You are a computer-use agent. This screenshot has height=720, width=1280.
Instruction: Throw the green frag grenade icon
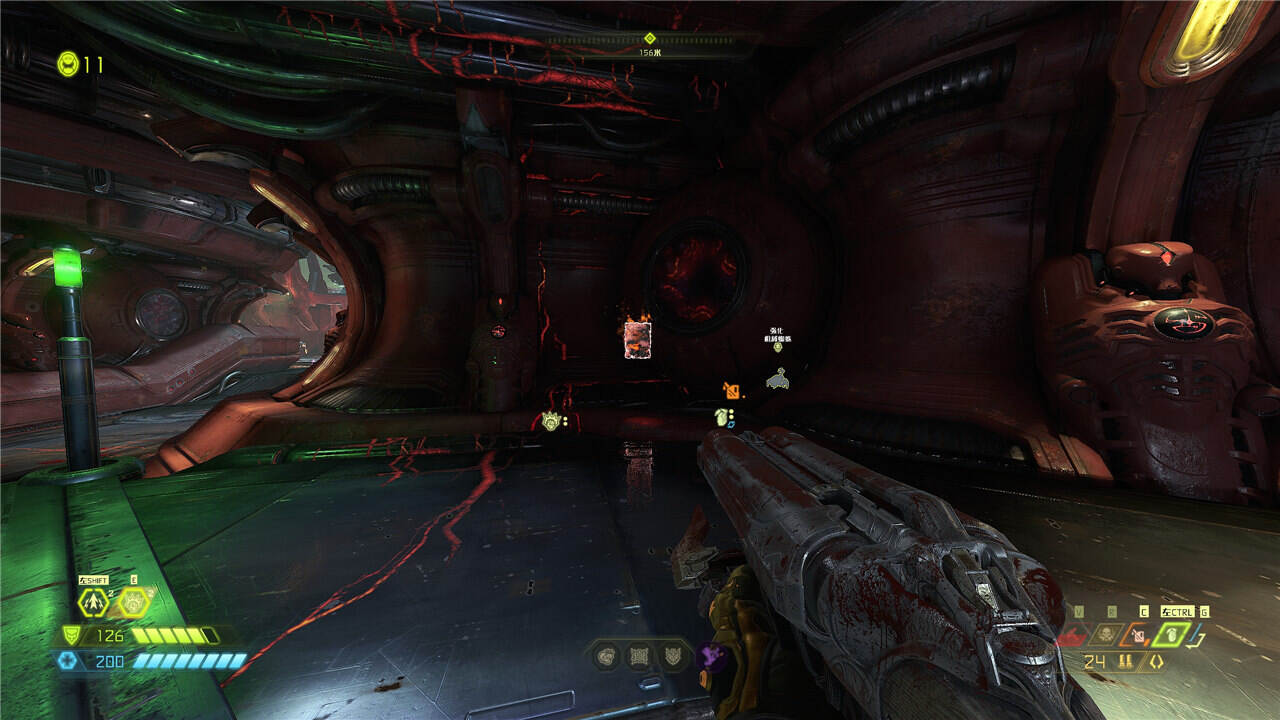(1170, 634)
